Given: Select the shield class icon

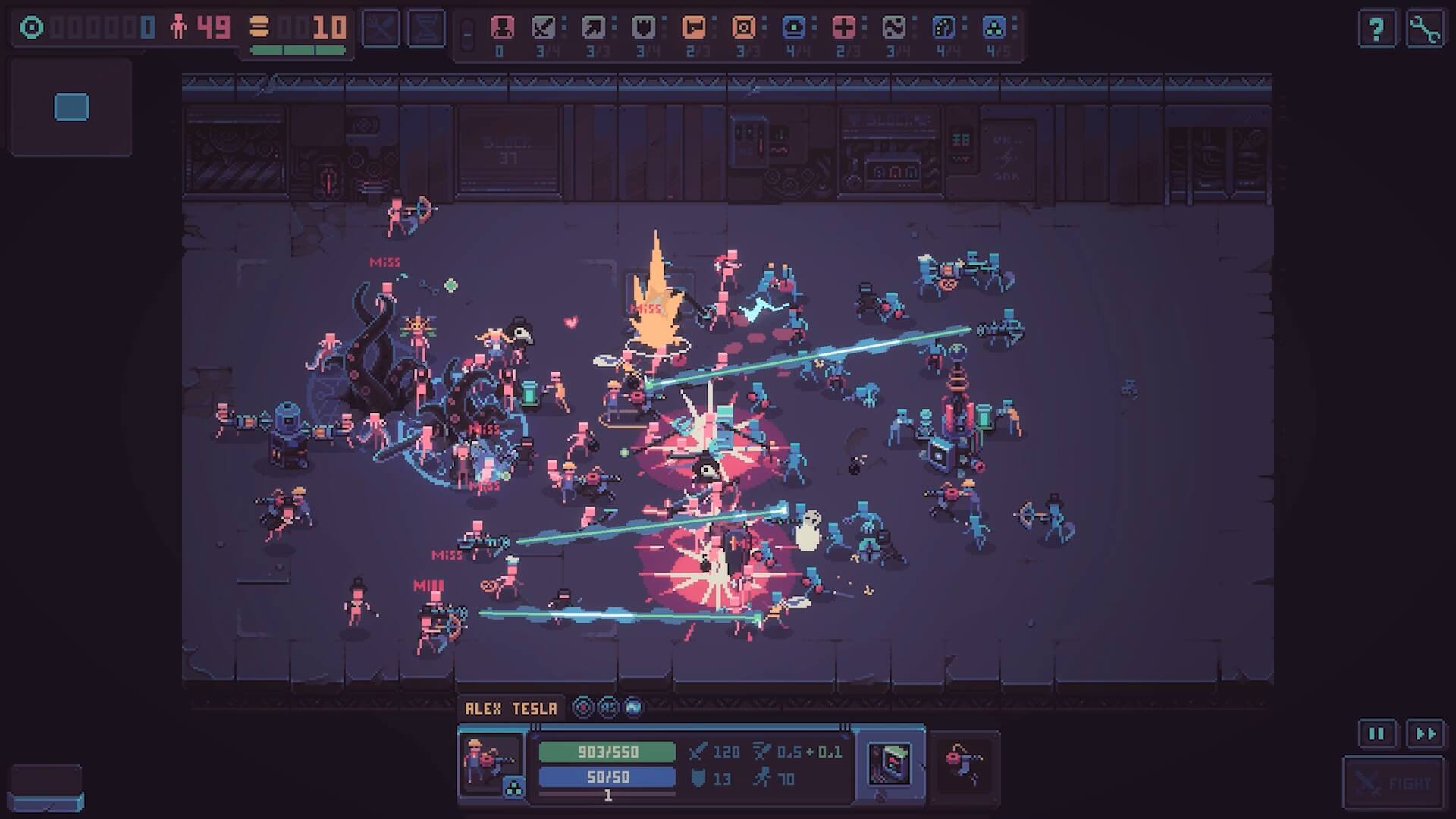Looking at the screenshot, I should (x=644, y=29).
